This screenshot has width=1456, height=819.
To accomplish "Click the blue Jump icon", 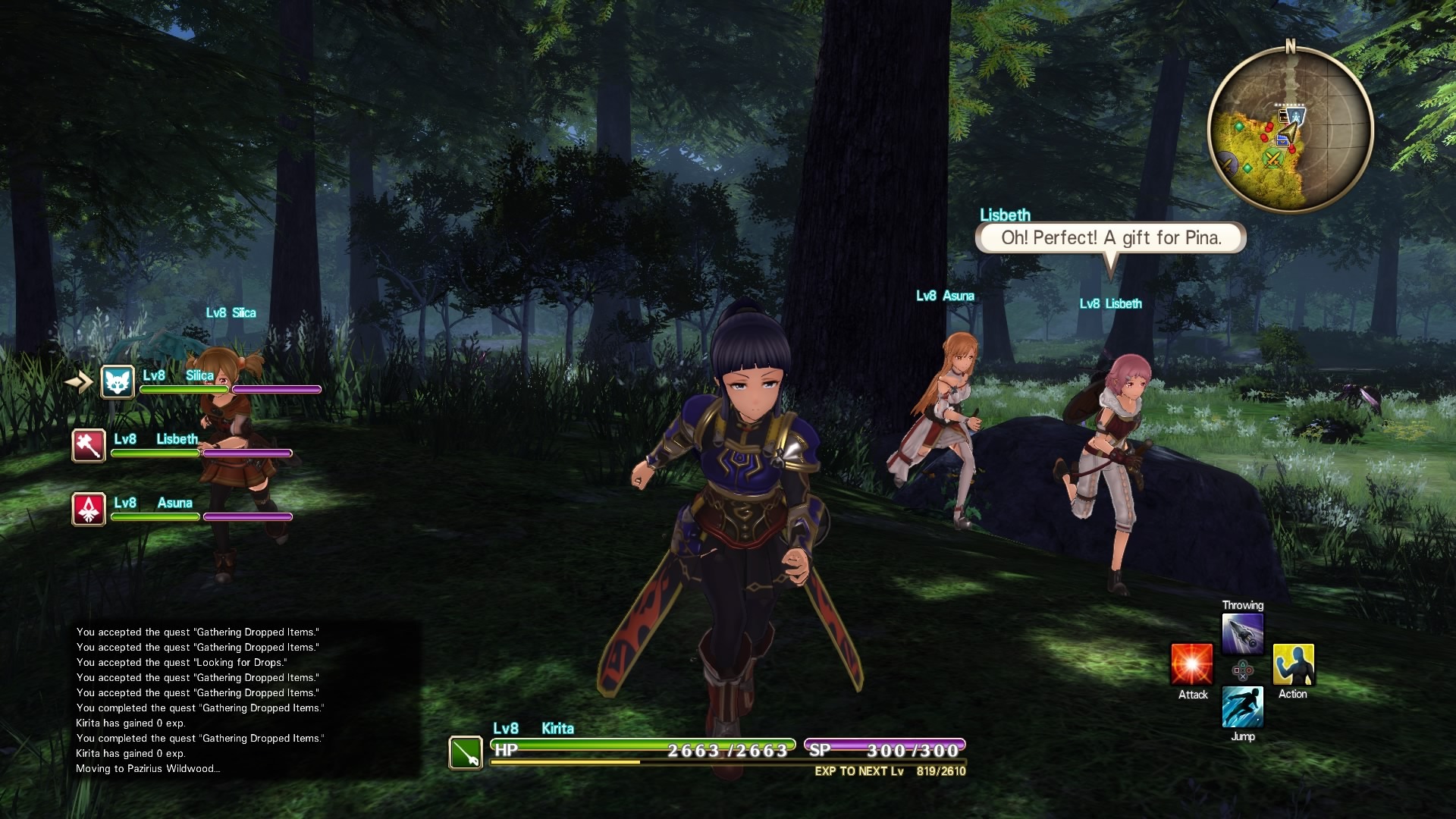I will point(1243,707).
